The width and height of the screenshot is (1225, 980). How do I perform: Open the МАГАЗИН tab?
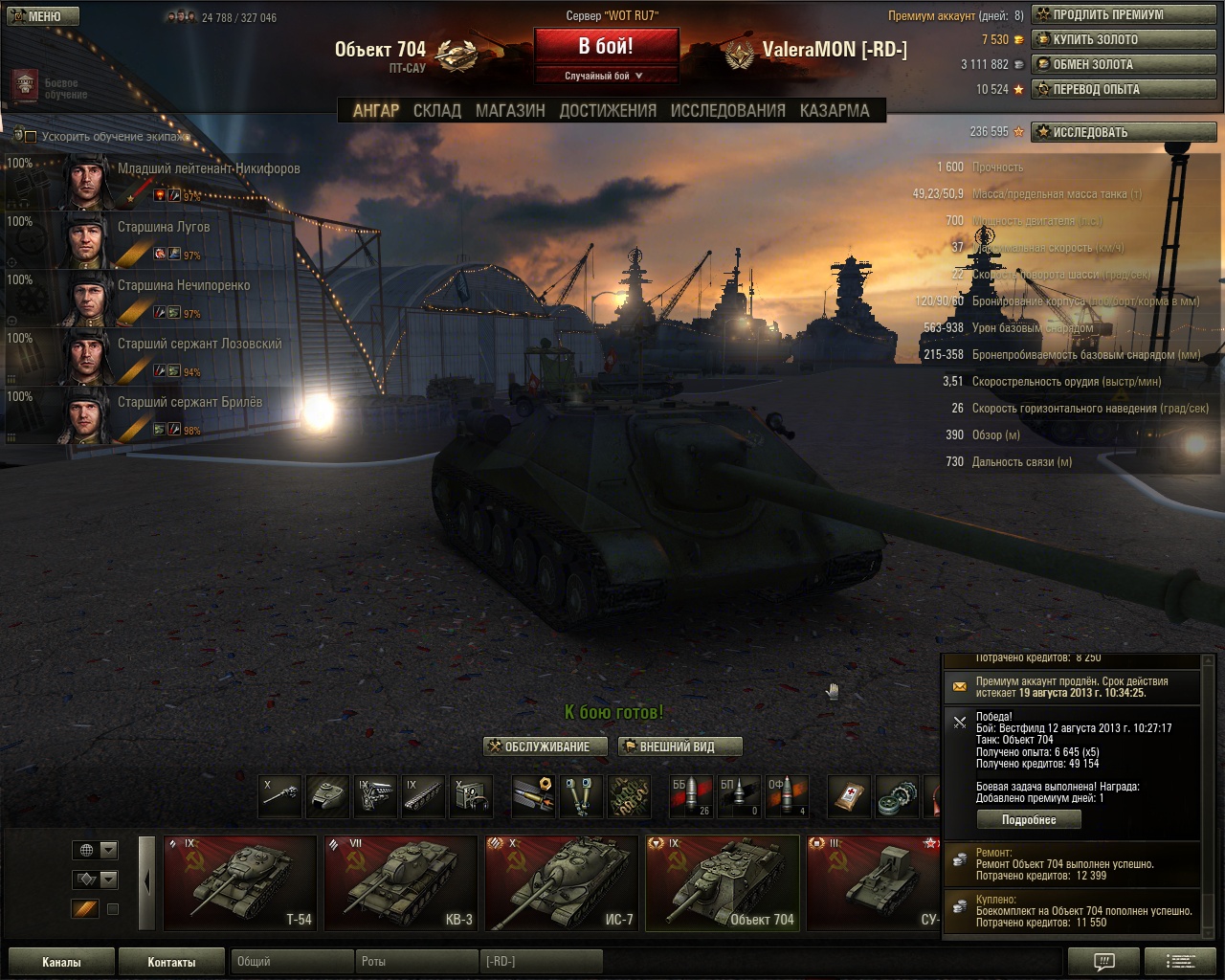tap(510, 111)
